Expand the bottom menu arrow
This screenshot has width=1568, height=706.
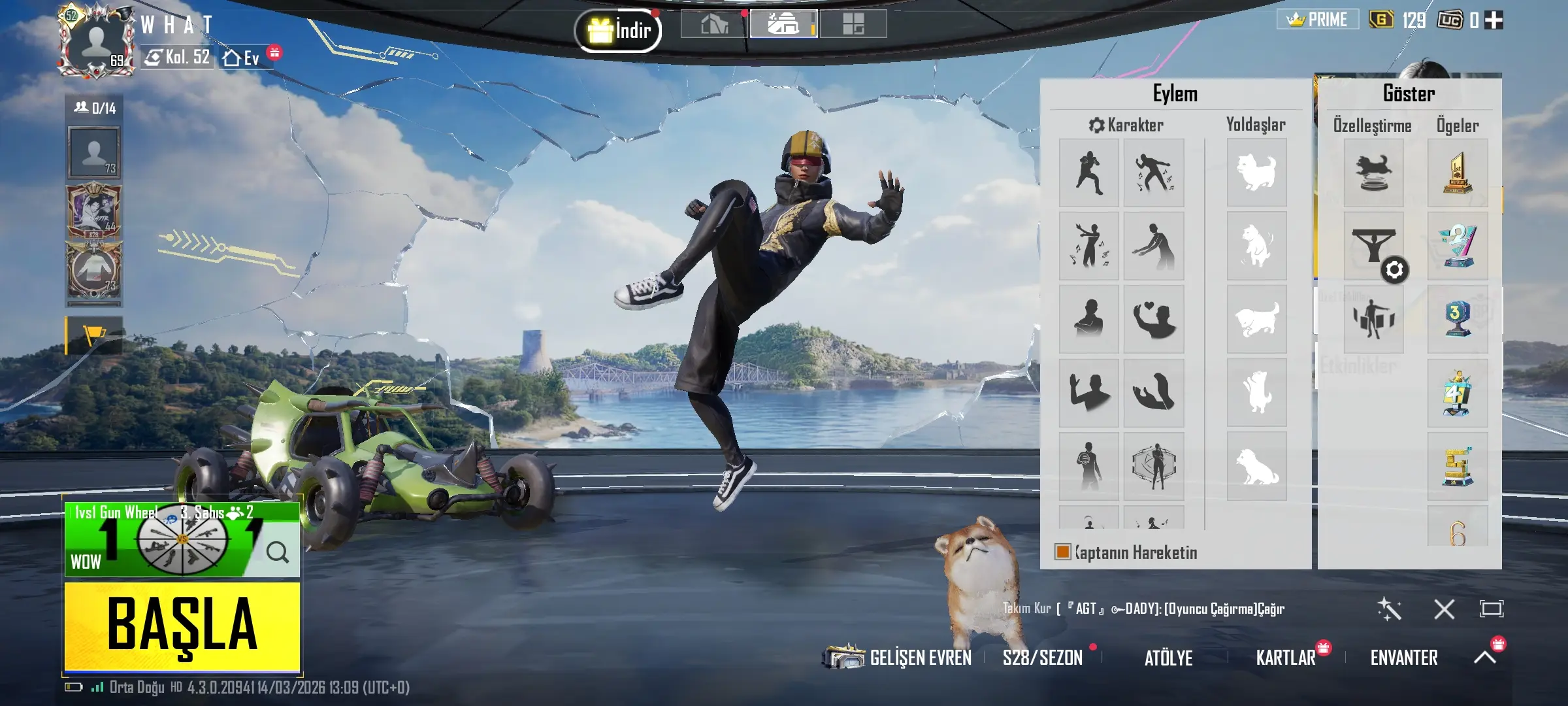pos(1484,657)
